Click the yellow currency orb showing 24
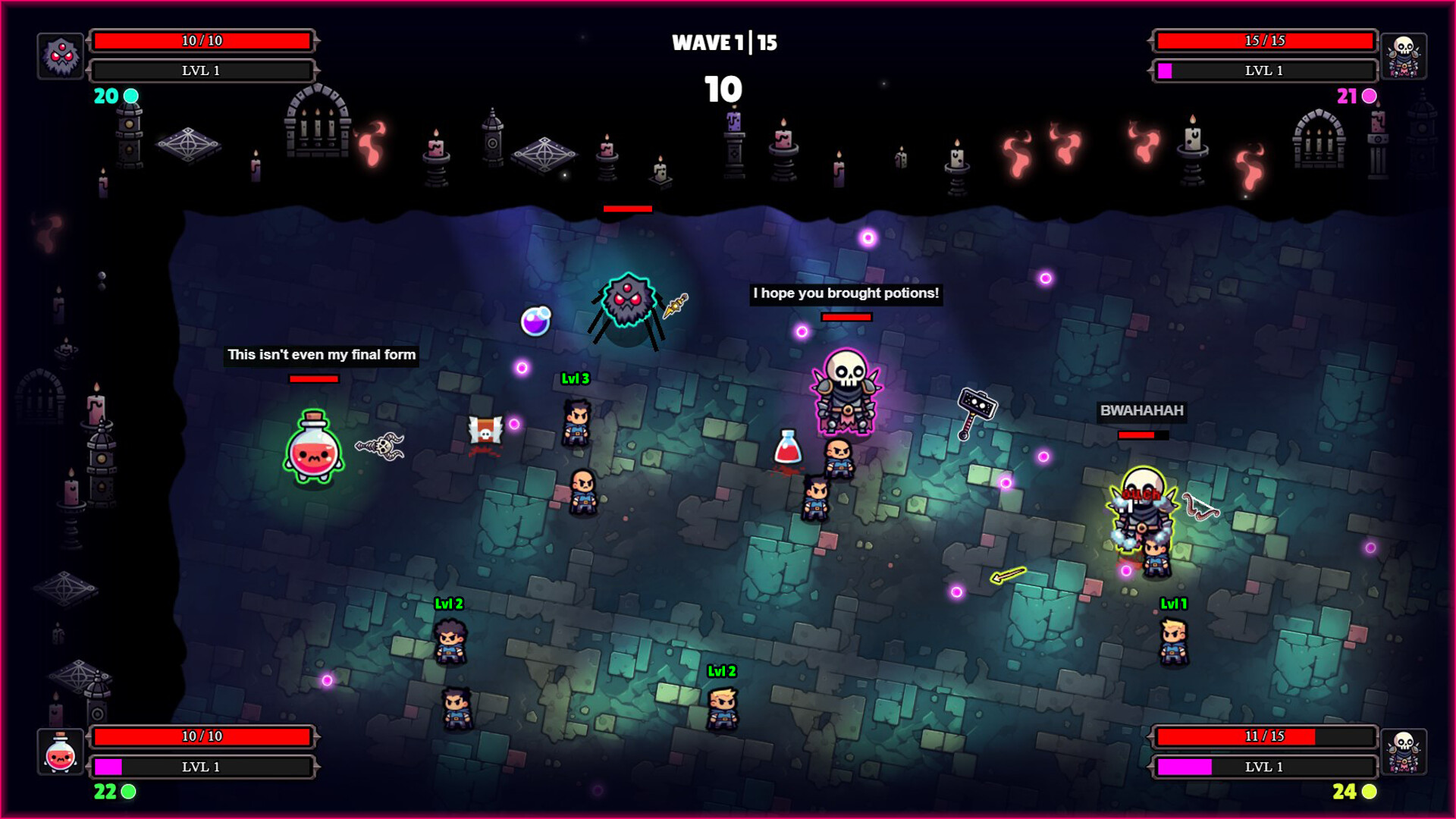Viewport: 1456px width, 819px height. pos(1365,794)
